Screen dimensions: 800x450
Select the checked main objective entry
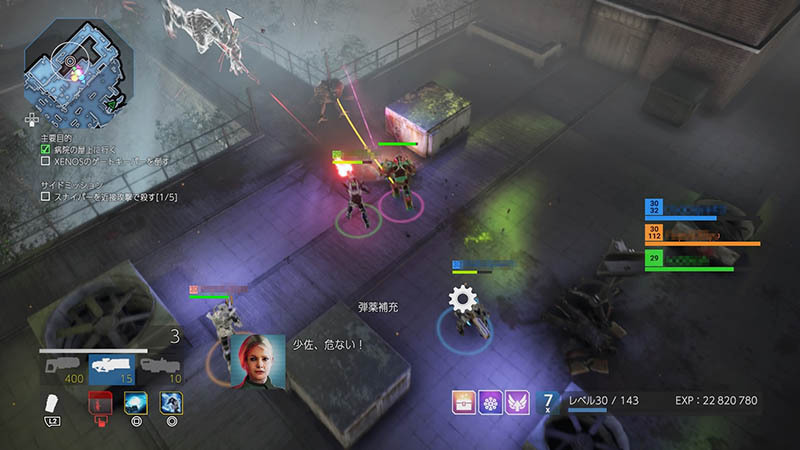90,148
